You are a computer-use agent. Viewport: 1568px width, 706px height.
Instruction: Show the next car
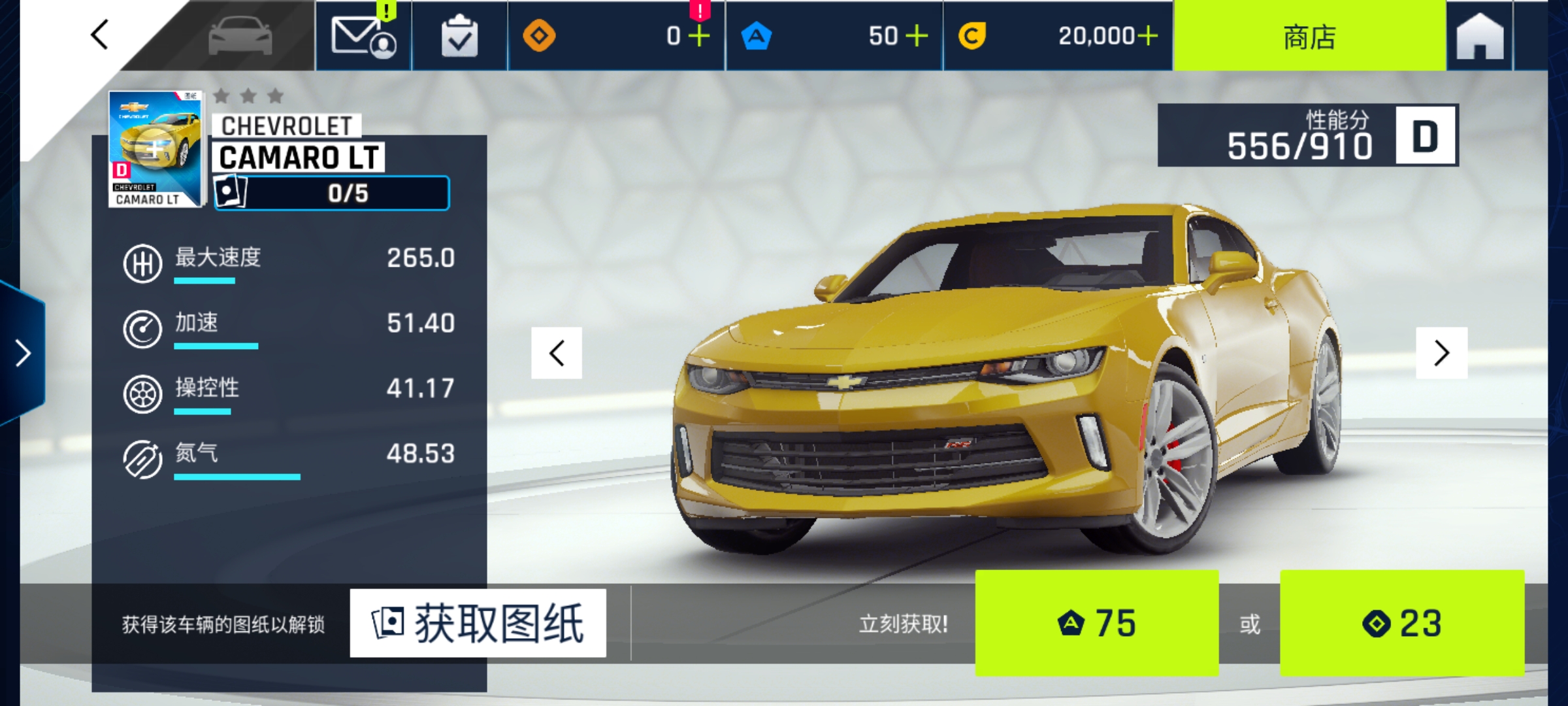[1441, 353]
